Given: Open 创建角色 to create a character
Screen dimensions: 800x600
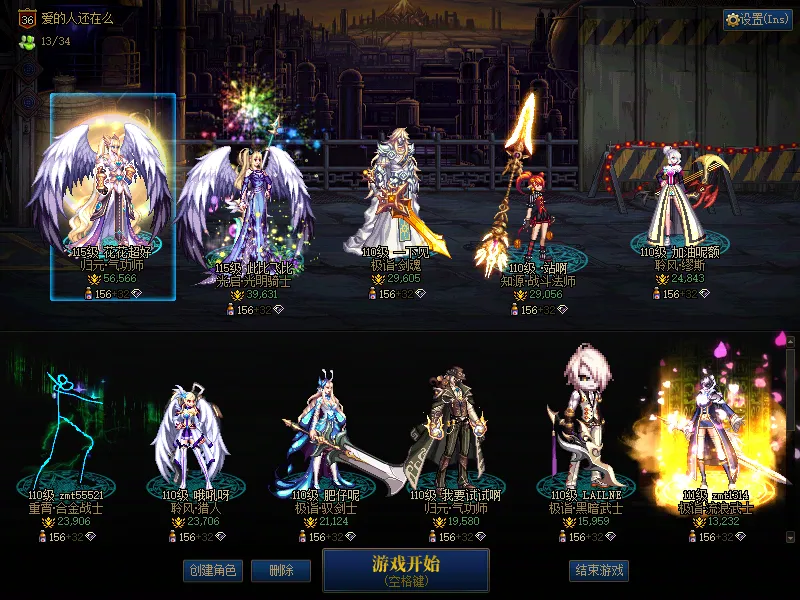Looking at the screenshot, I should [x=212, y=570].
